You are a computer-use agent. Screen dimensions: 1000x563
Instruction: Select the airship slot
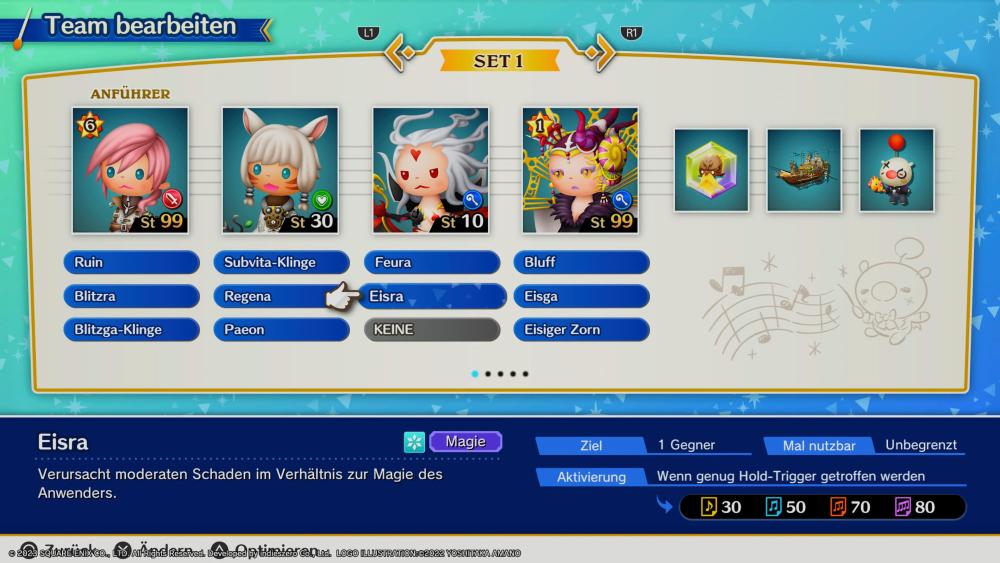804,170
